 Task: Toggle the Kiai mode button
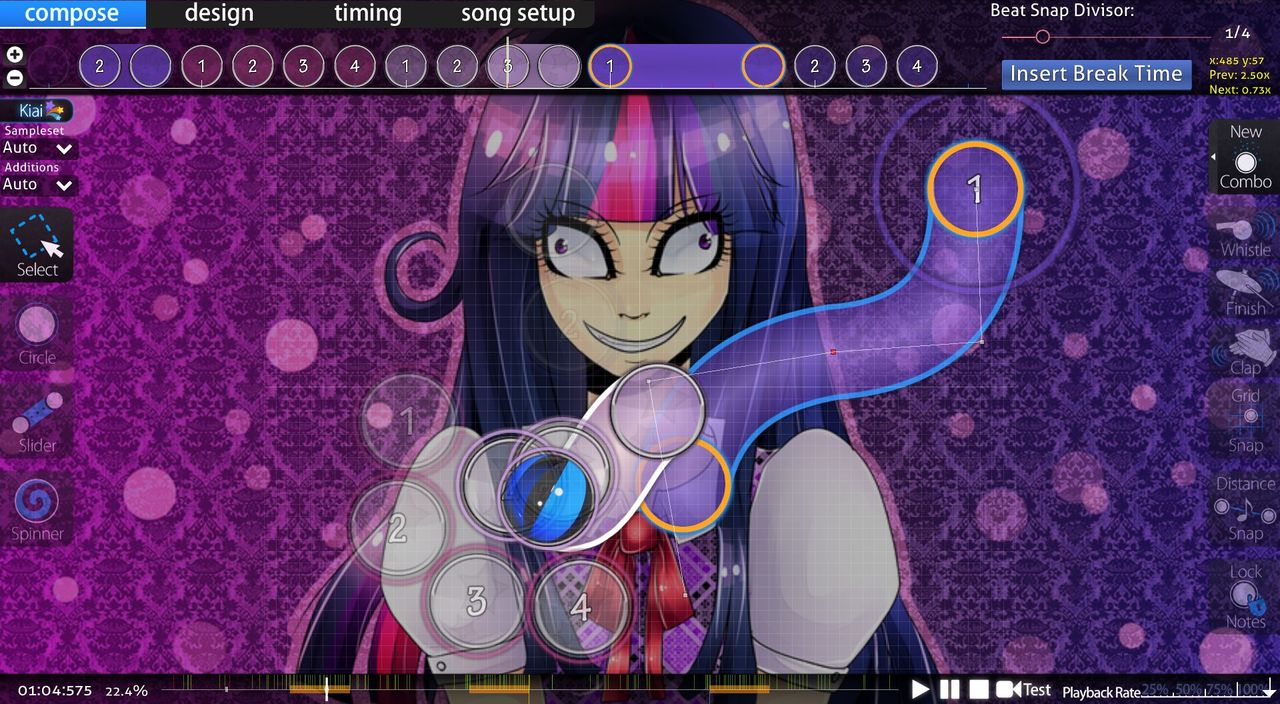(x=37, y=111)
